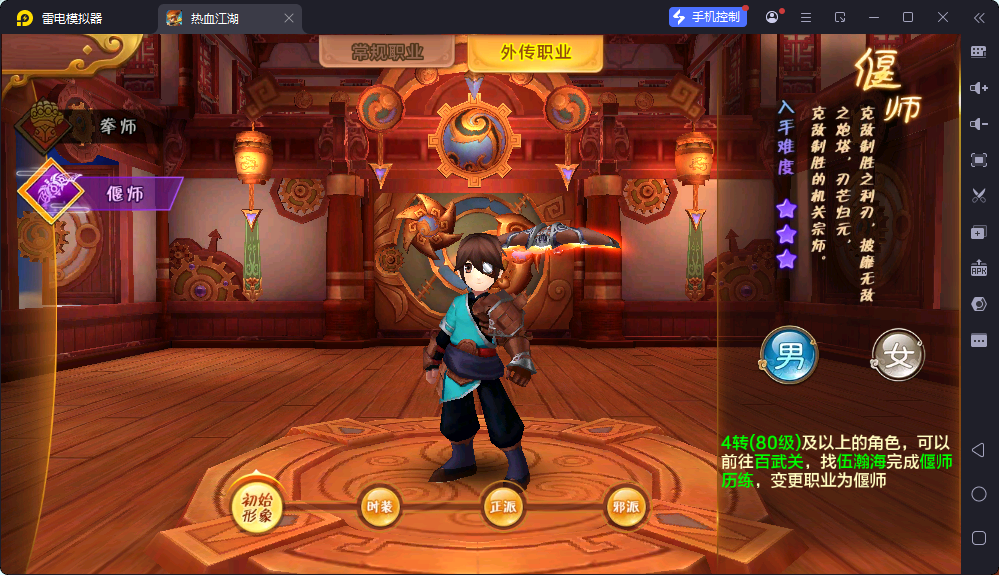Select the 外传职业 tab
Image resolution: width=999 pixels, height=575 pixels.
535,53
